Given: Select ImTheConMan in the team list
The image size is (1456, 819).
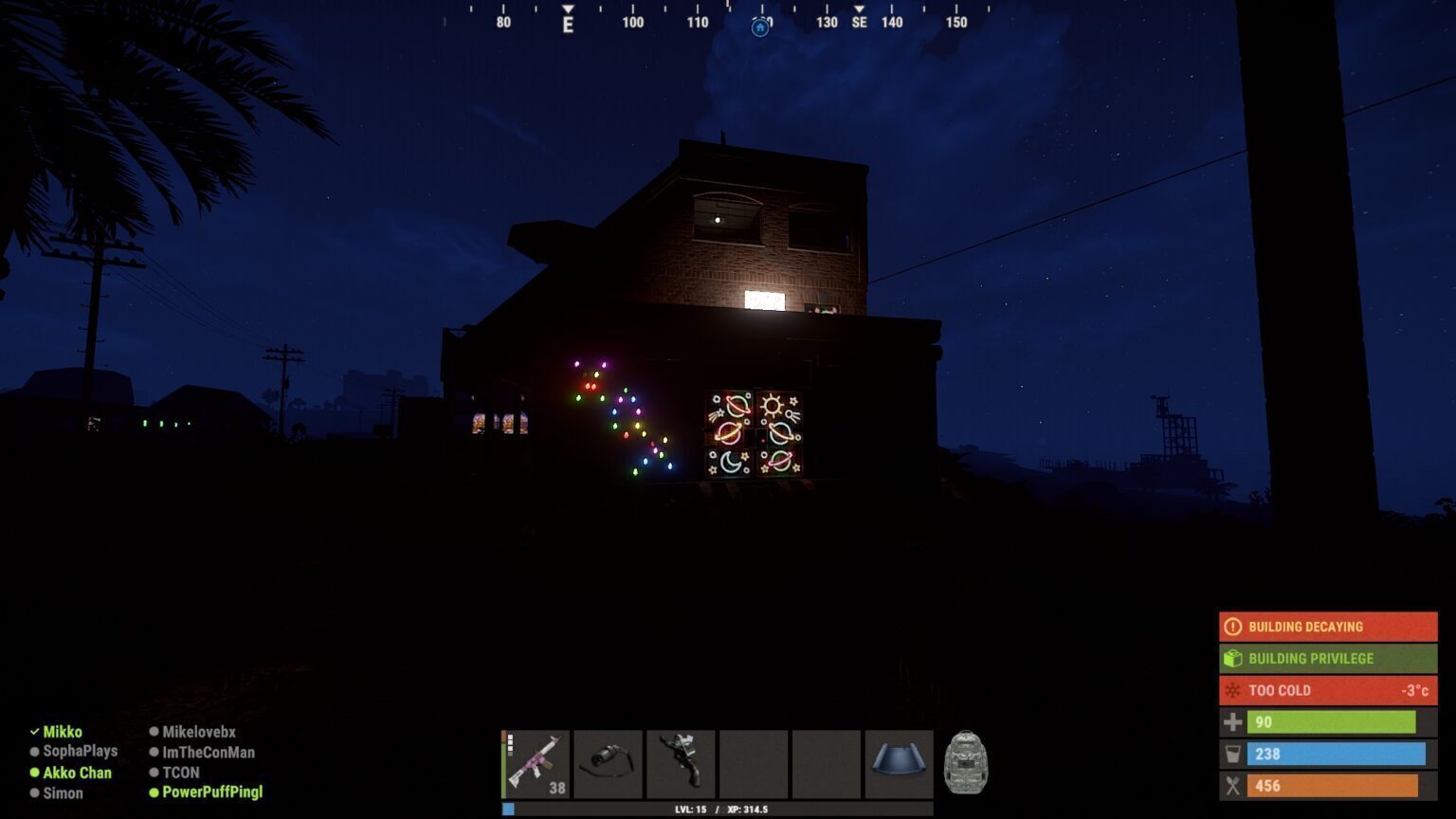Looking at the screenshot, I should click(x=208, y=753).
